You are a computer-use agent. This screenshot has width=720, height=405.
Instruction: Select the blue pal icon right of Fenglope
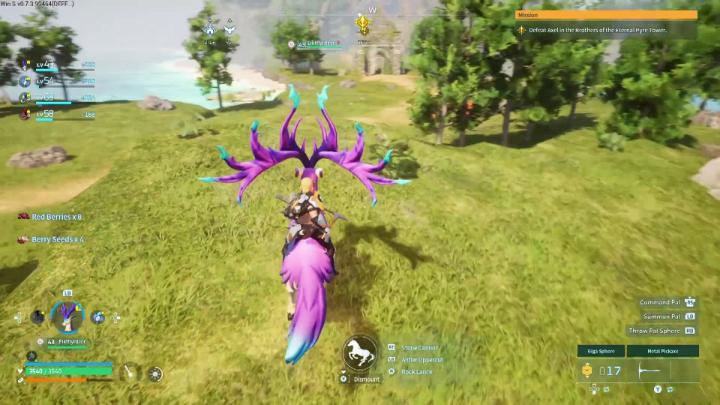[x=99, y=317]
